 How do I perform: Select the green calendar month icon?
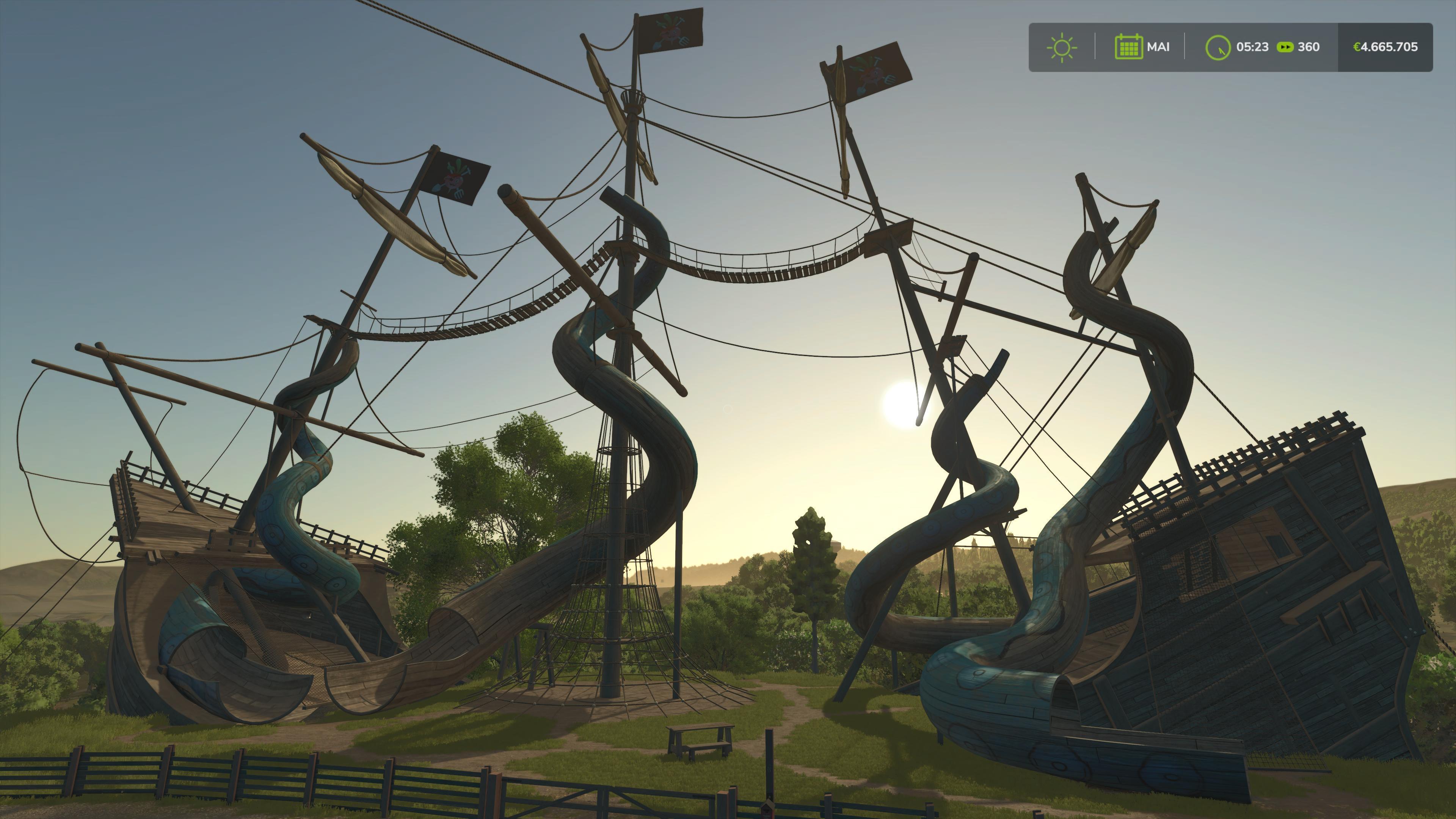click(1128, 47)
